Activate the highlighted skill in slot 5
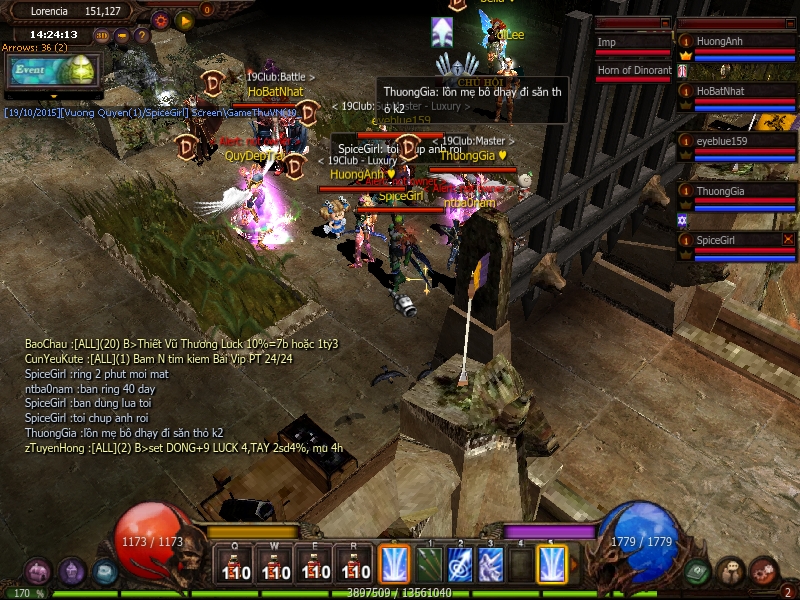 coord(551,564)
